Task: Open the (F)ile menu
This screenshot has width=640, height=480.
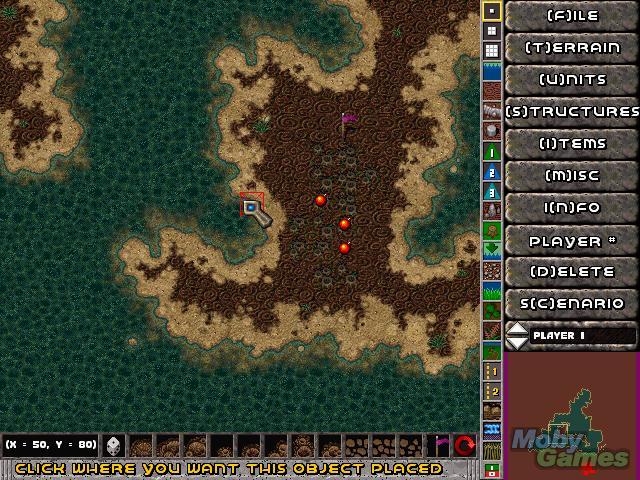Action: (573, 15)
